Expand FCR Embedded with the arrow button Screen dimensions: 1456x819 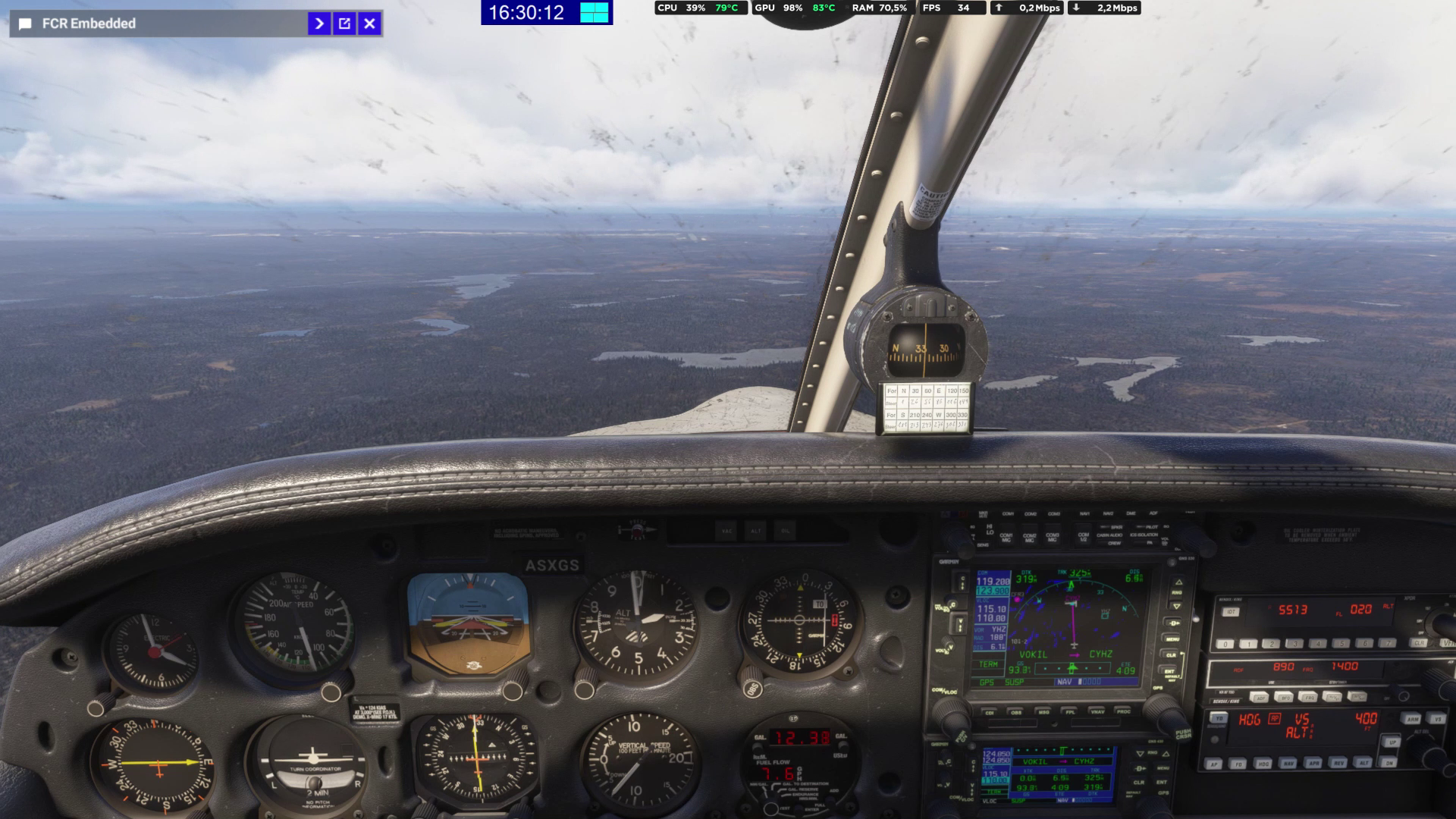coord(319,24)
